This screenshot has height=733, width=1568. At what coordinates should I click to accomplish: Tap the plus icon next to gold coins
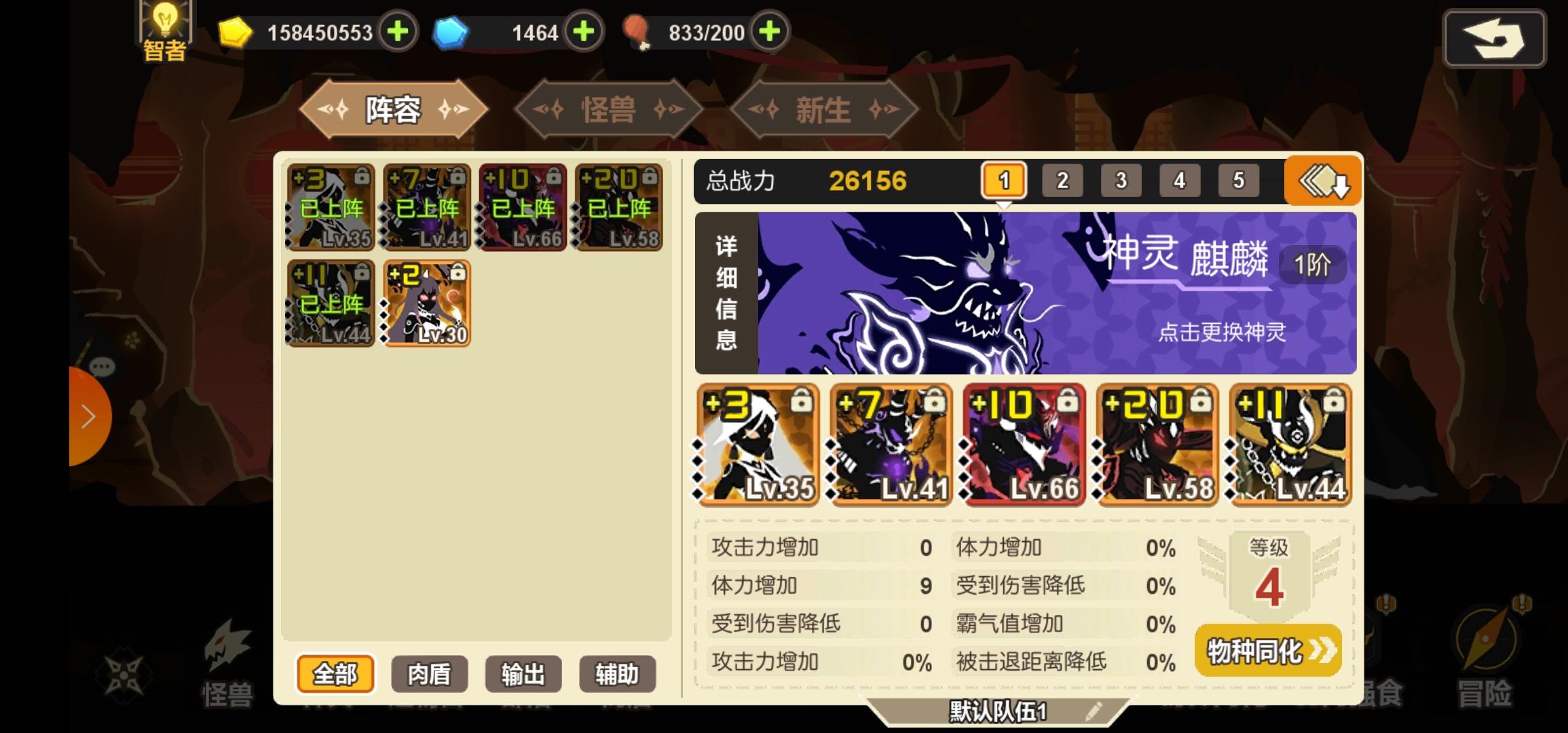pos(398,31)
